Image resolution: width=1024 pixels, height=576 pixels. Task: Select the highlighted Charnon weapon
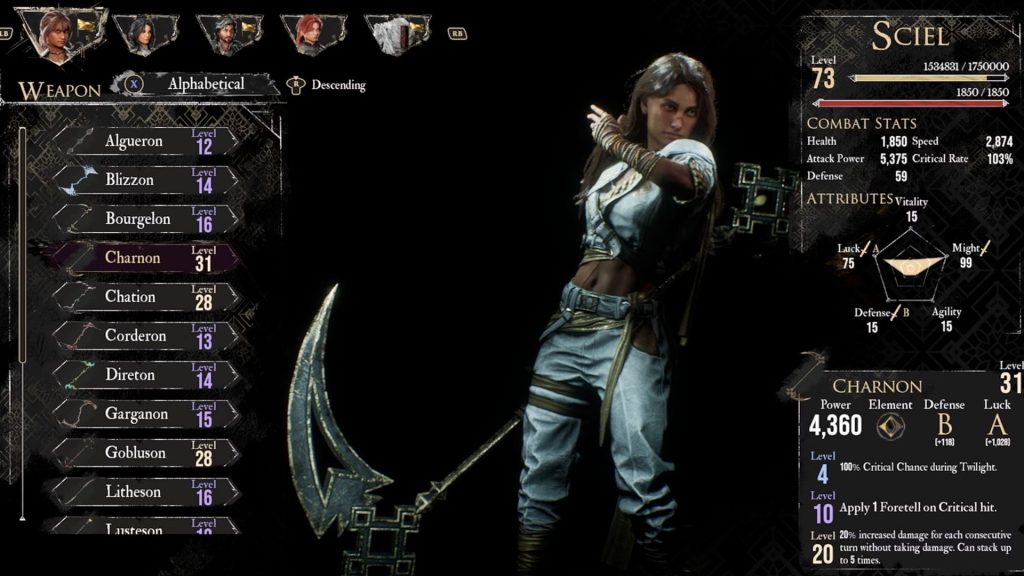[x=145, y=258]
